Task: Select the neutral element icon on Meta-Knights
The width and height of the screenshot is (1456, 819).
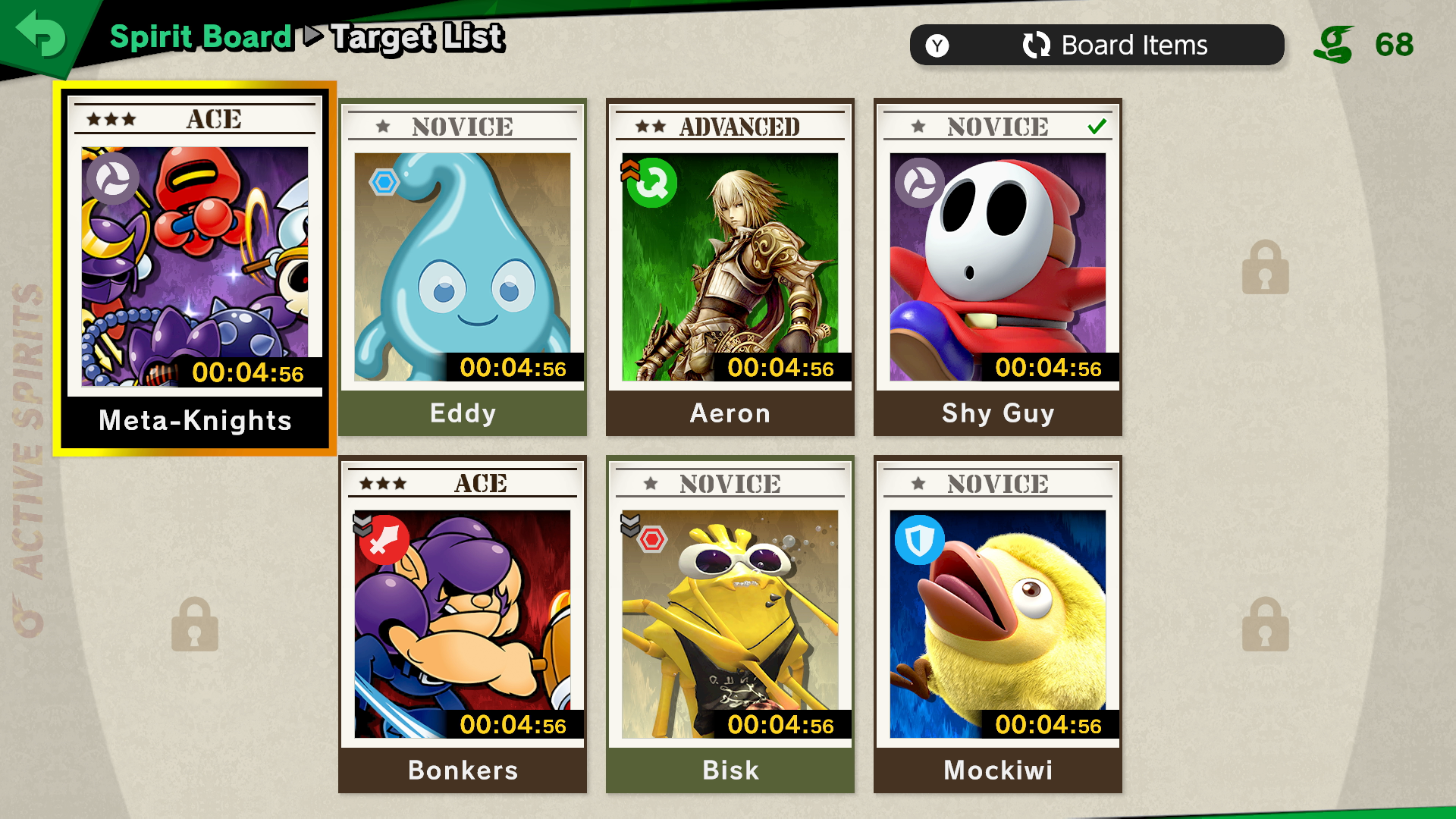Action: point(112,180)
